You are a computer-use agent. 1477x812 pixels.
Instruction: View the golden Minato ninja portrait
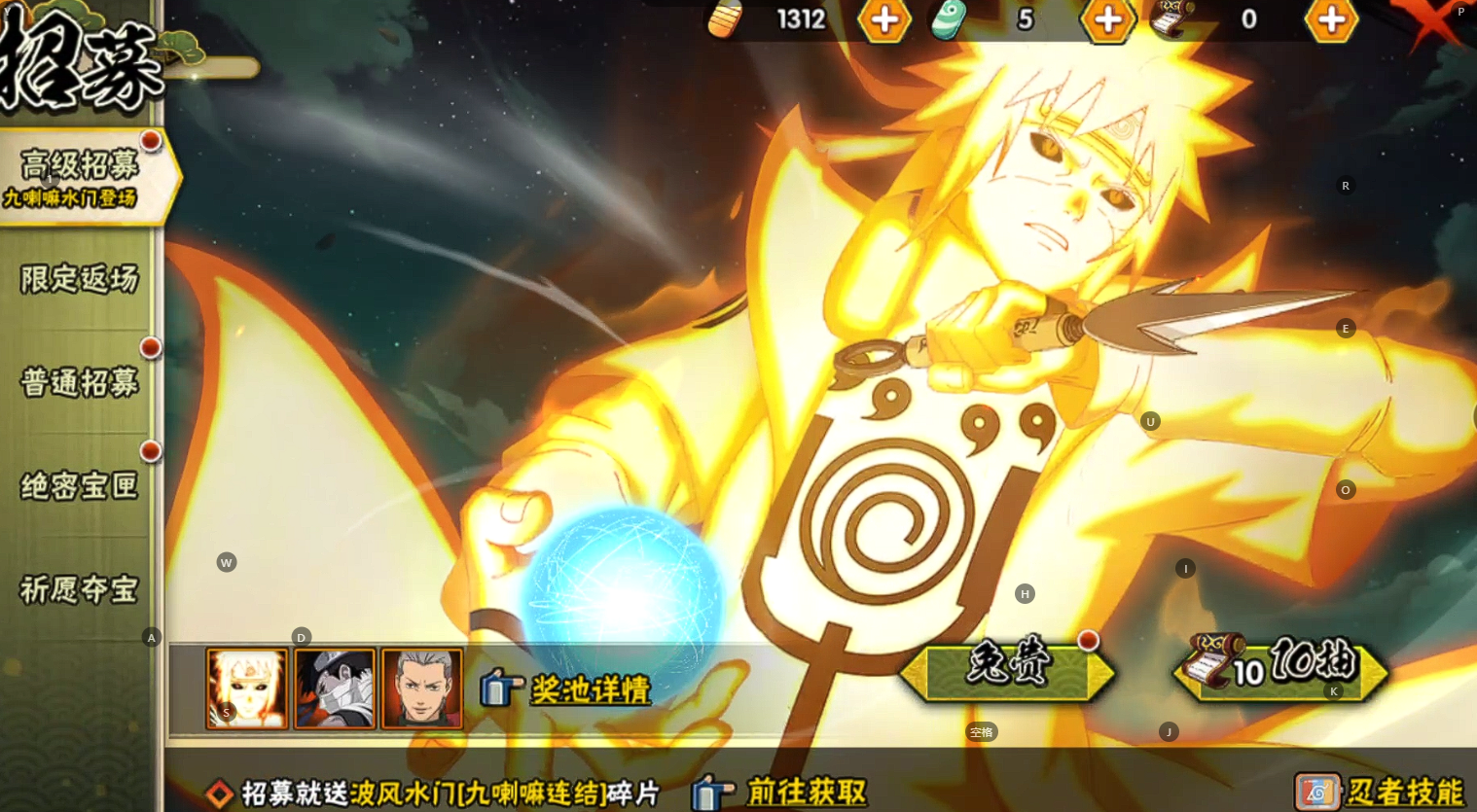(247, 688)
